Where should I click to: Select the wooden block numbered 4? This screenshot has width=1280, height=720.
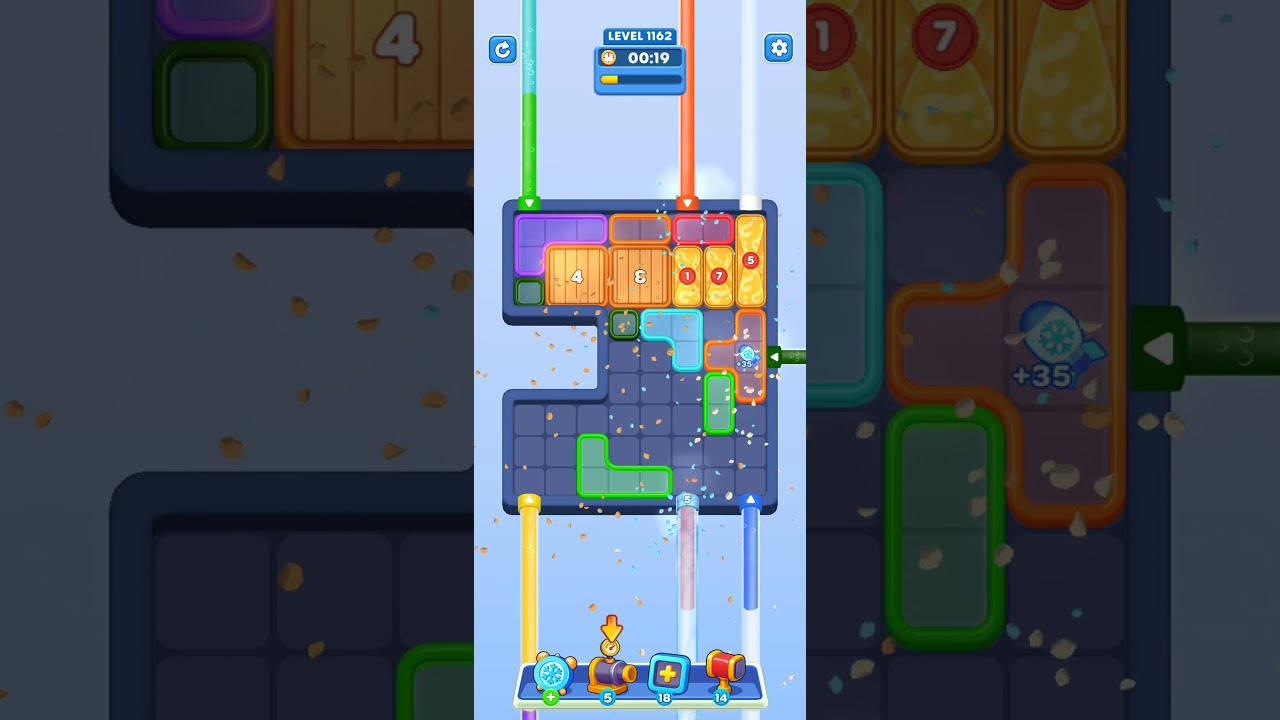pos(575,275)
